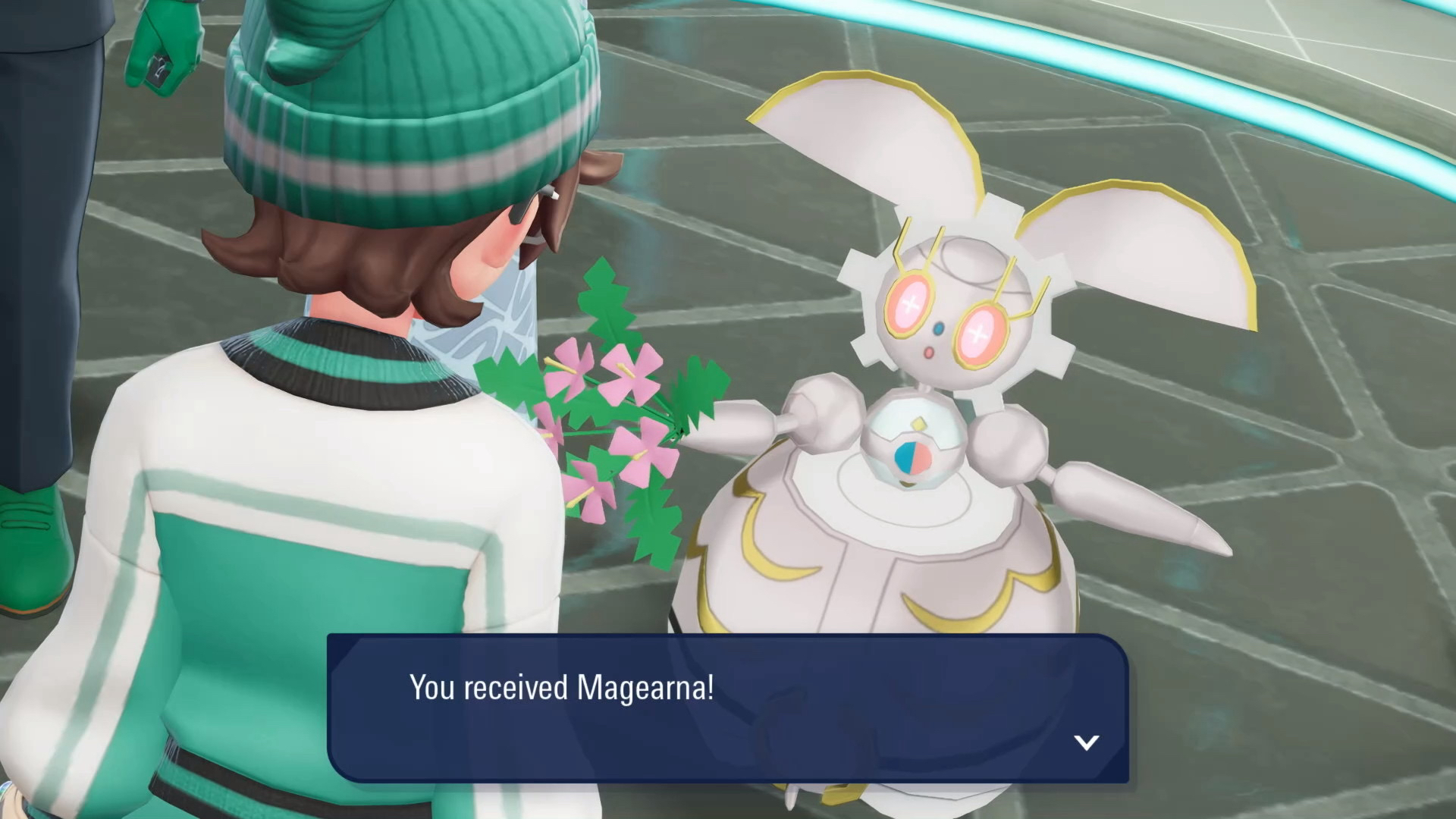The width and height of the screenshot is (1456, 819).
Task: Advance dialogue with the down arrow indicator
Action: (1087, 742)
